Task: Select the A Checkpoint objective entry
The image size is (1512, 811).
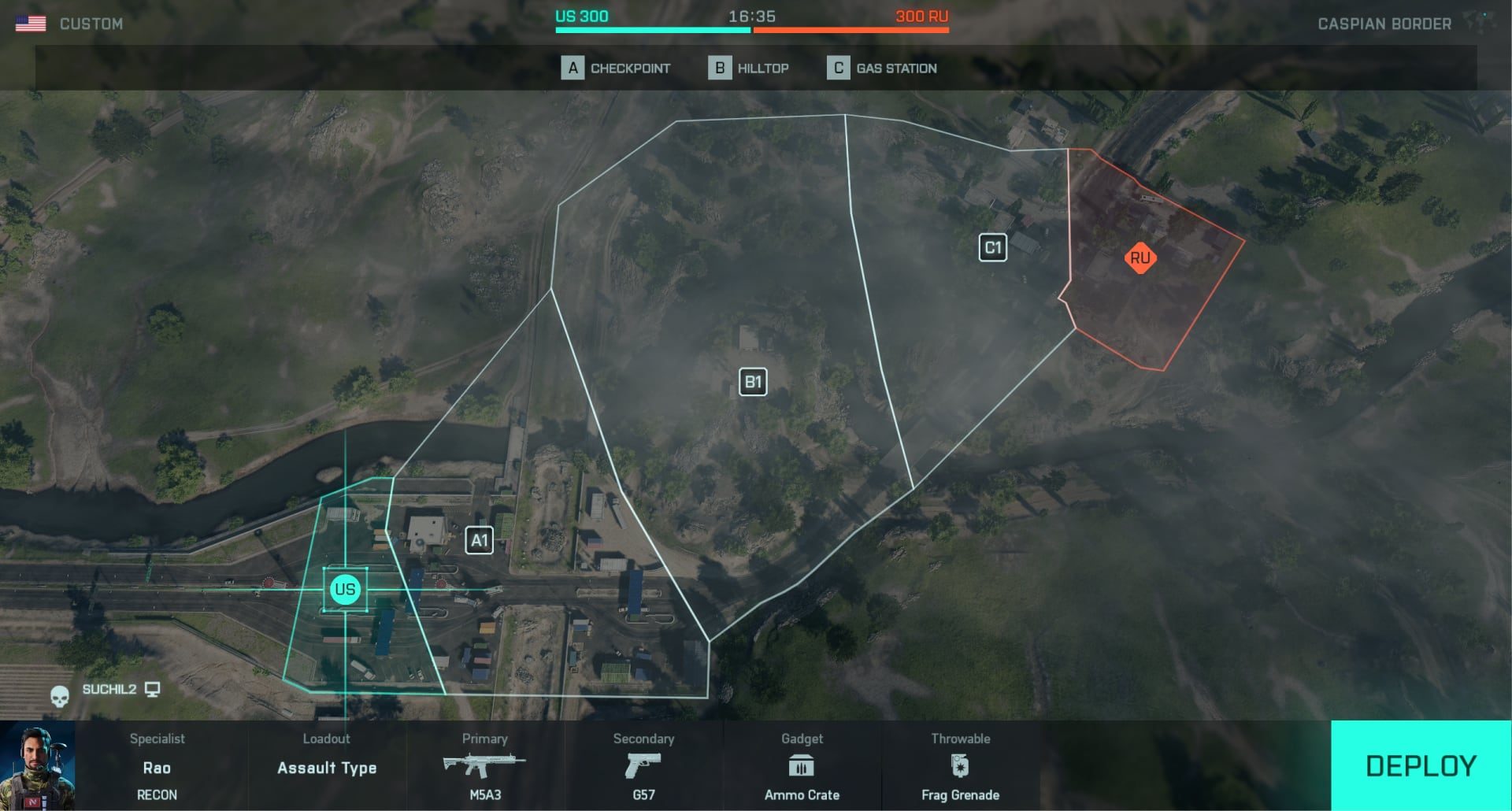Action: pyautogui.click(x=616, y=69)
